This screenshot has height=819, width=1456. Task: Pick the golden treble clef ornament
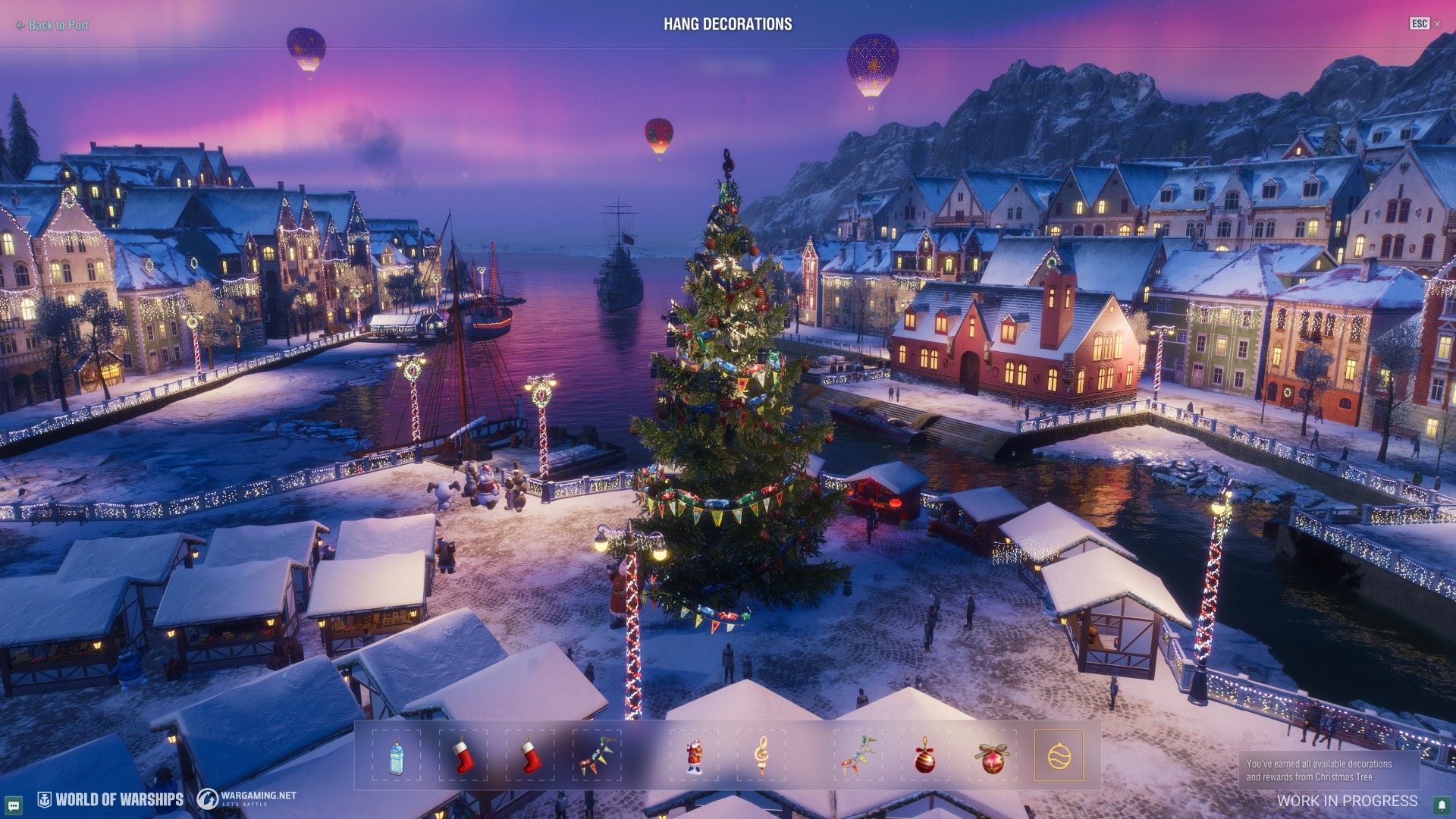pos(761,756)
